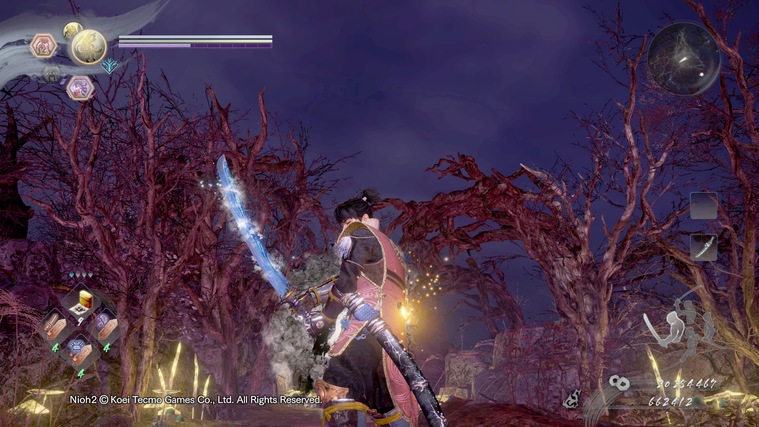Screen dimensions: 759x427
Task: Select the bottom blue talisman shortcut slot
Action: (80, 348)
